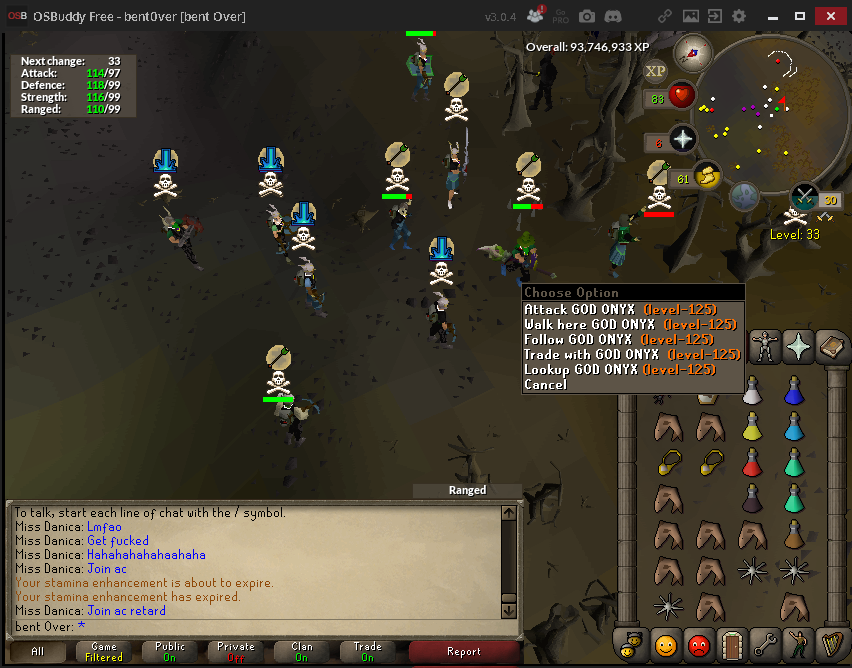The width and height of the screenshot is (852, 668).
Task: Select the Private chat tab
Action: click(236, 652)
